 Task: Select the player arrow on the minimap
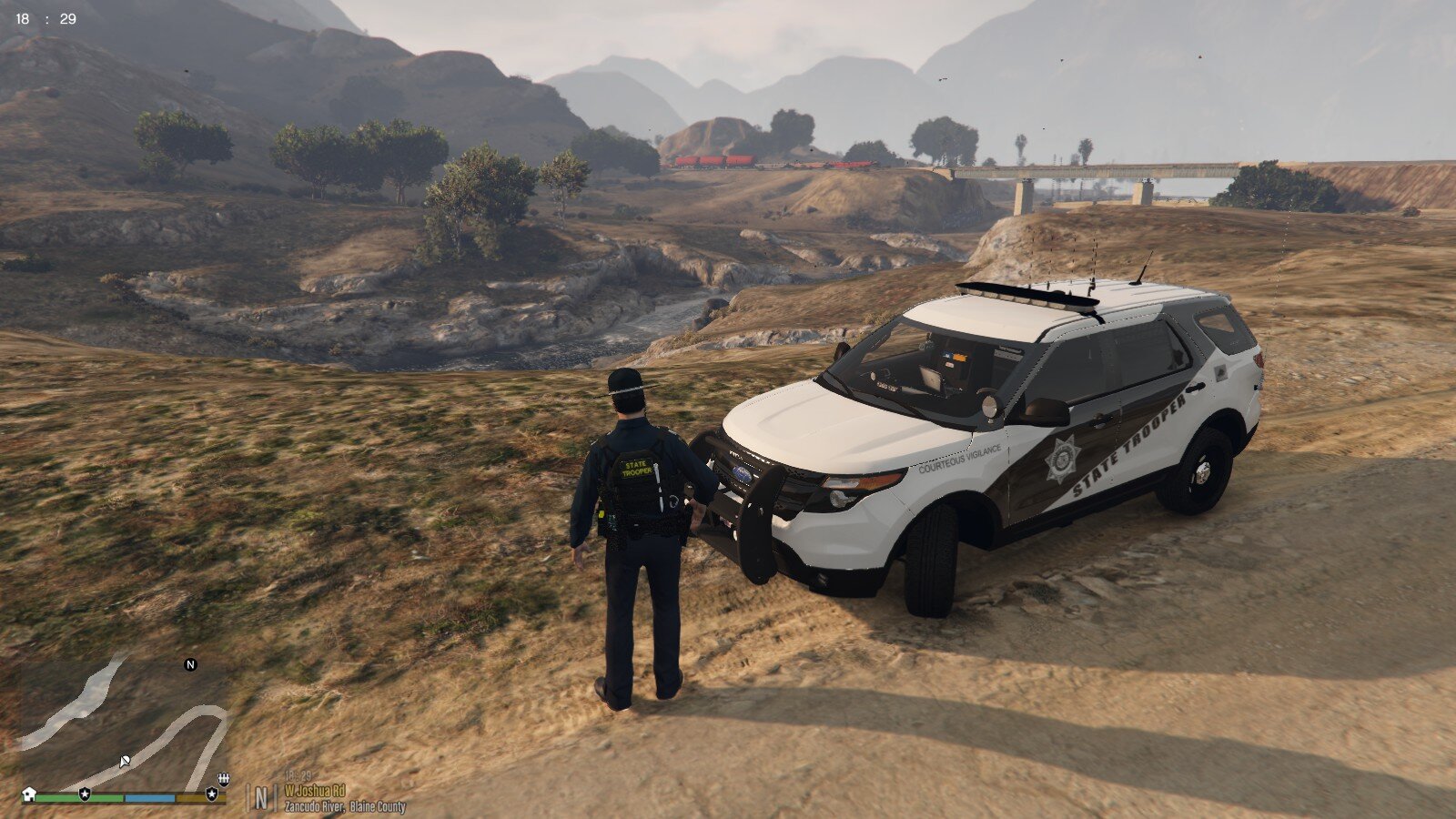[125, 760]
